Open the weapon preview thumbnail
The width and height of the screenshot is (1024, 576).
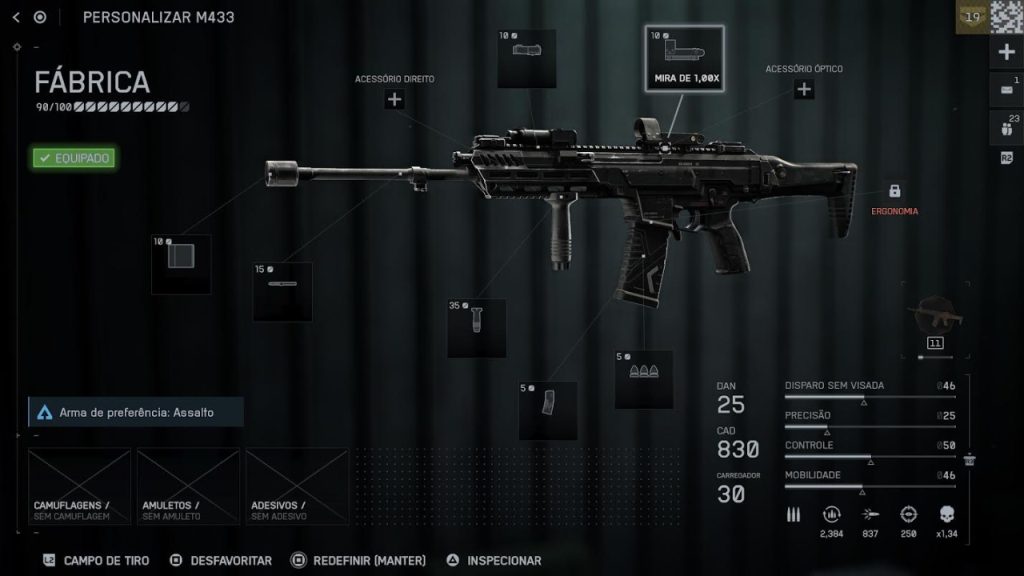click(x=935, y=320)
